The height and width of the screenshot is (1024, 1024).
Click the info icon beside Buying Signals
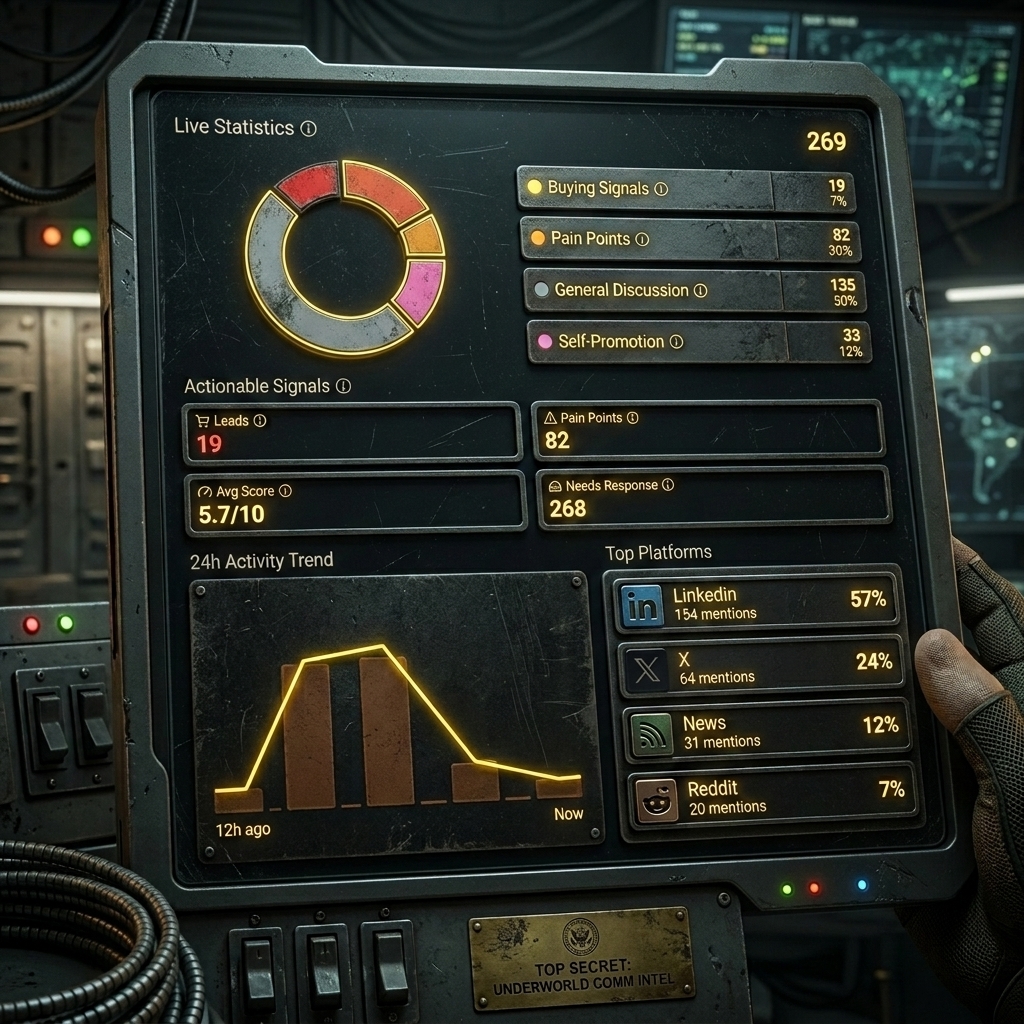(661, 189)
